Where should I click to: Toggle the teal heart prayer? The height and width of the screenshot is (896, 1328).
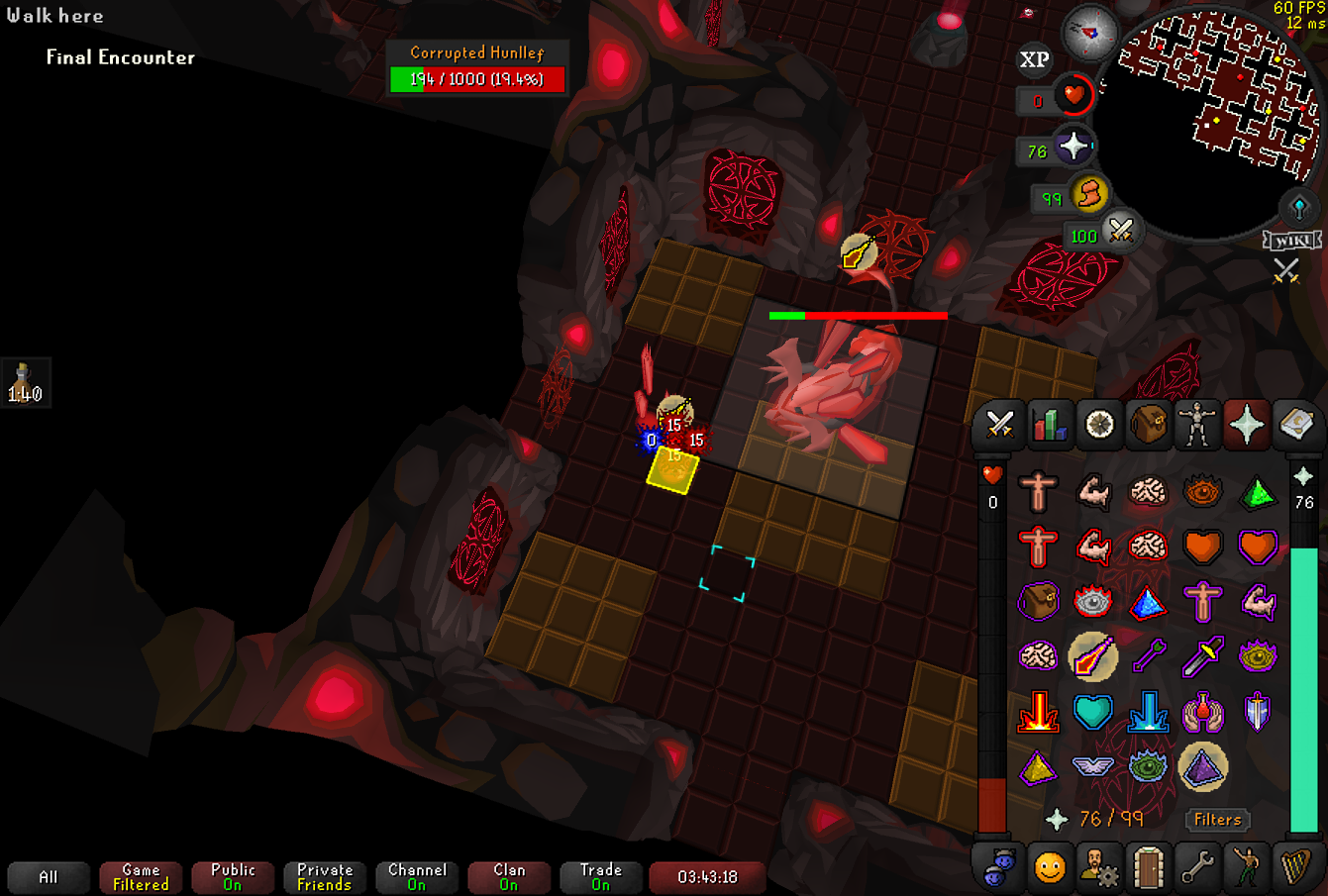[1093, 711]
